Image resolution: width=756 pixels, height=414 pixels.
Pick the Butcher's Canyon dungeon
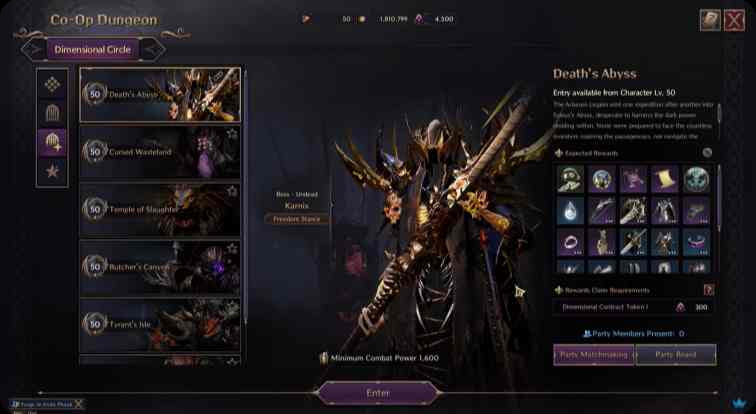pos(160,267)
